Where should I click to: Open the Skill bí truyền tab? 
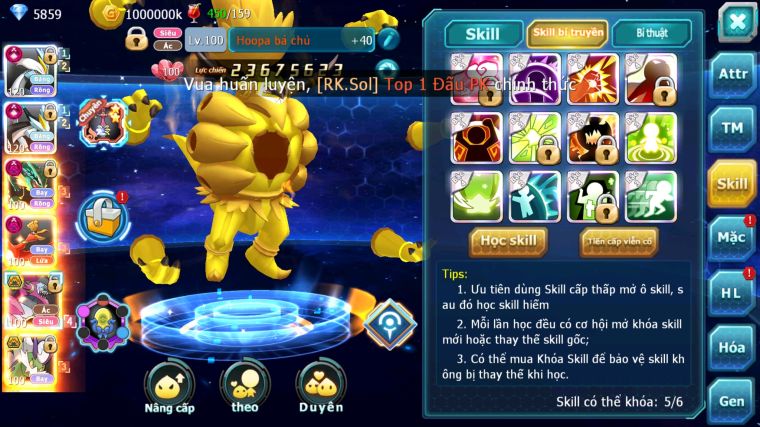(567, 34)
